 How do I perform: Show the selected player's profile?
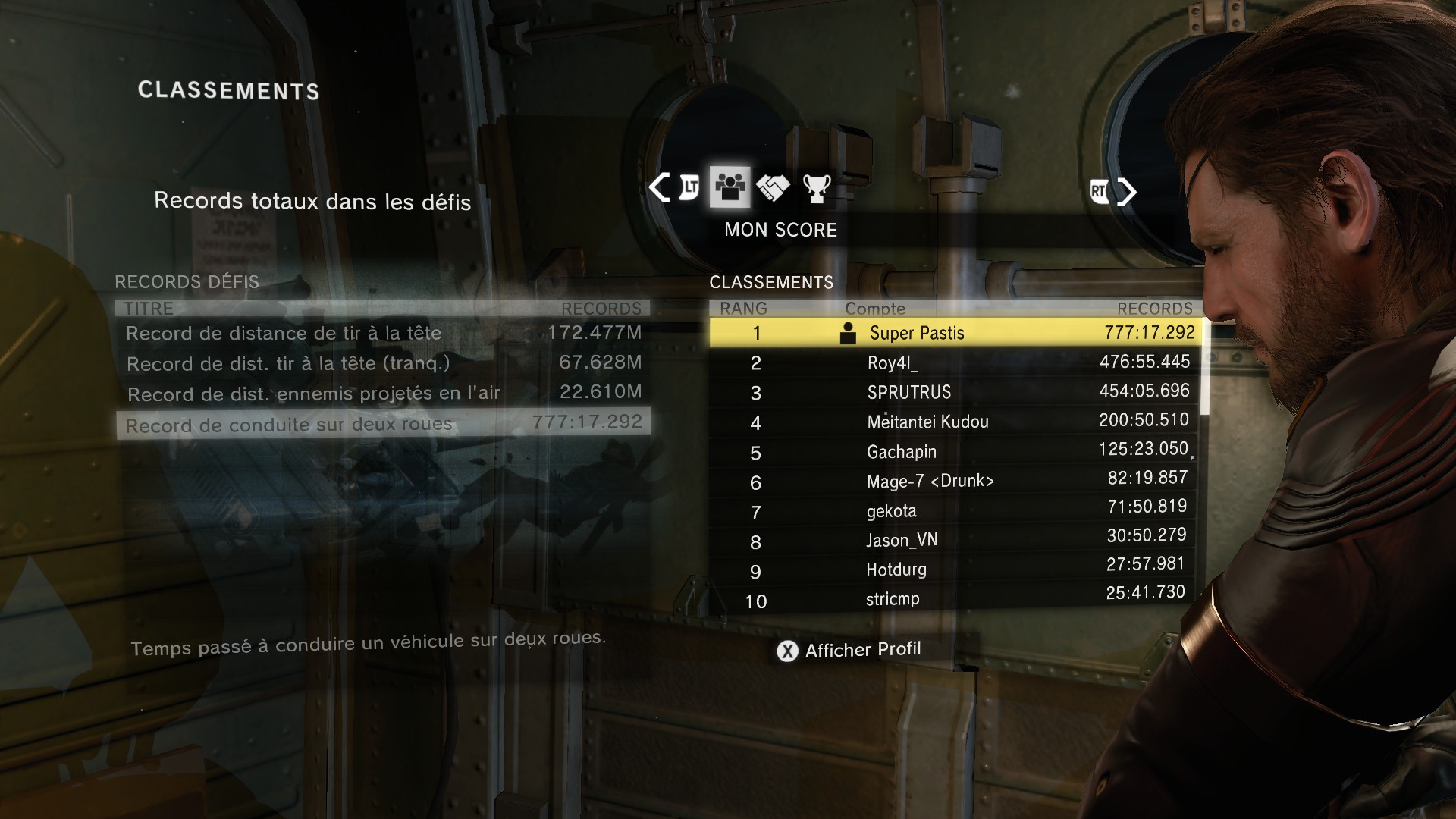pos(849,651)
